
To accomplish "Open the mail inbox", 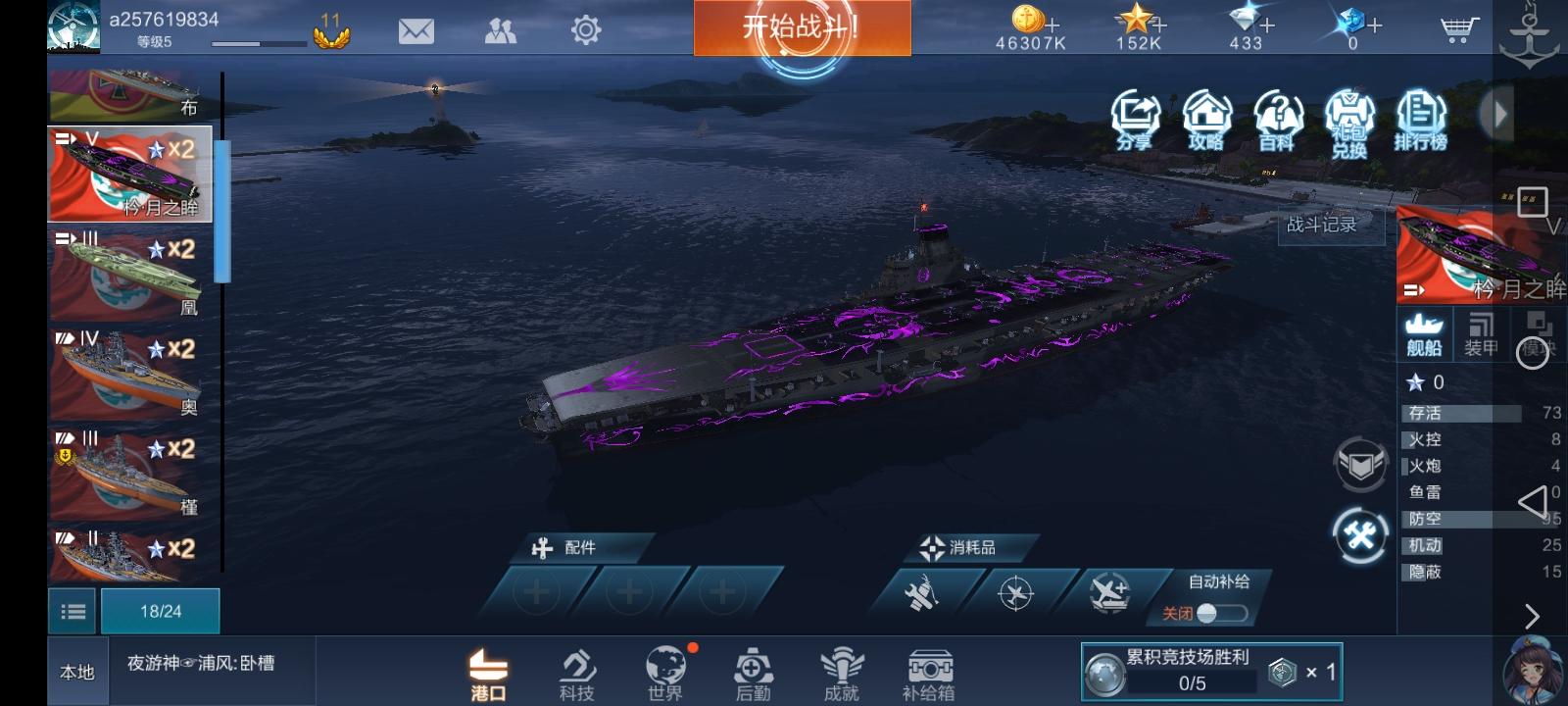I will coord(416,30).
